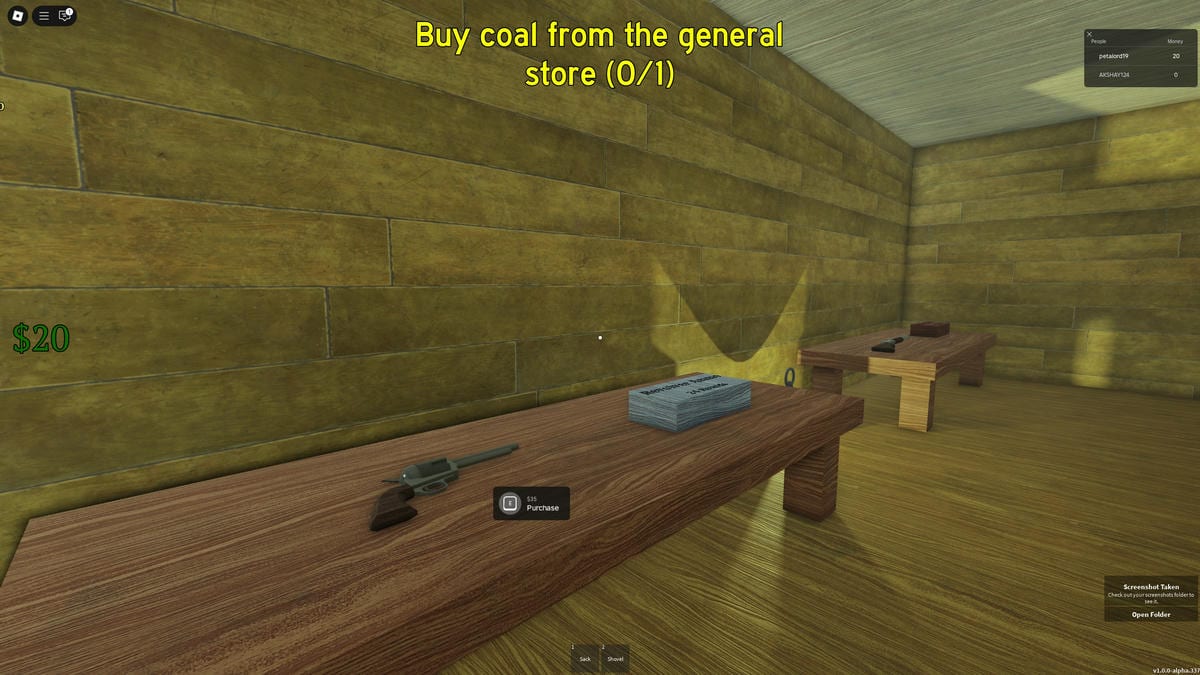Select the Sack hotbar slot
Viewport: 1200px width, 675px height.
click(x=585, y=657)
